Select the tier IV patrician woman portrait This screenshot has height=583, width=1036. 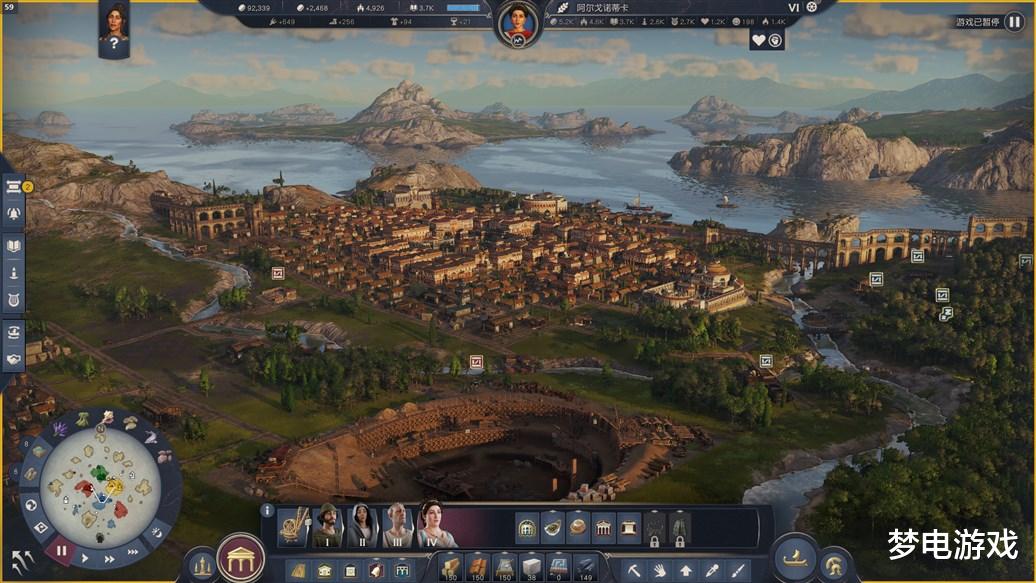click(x=435, y=524)
